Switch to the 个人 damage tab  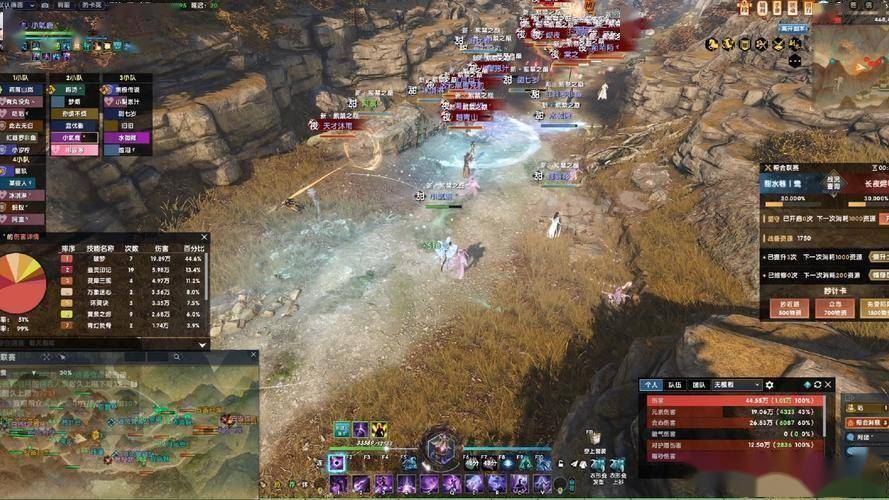(x=652, y=384)
